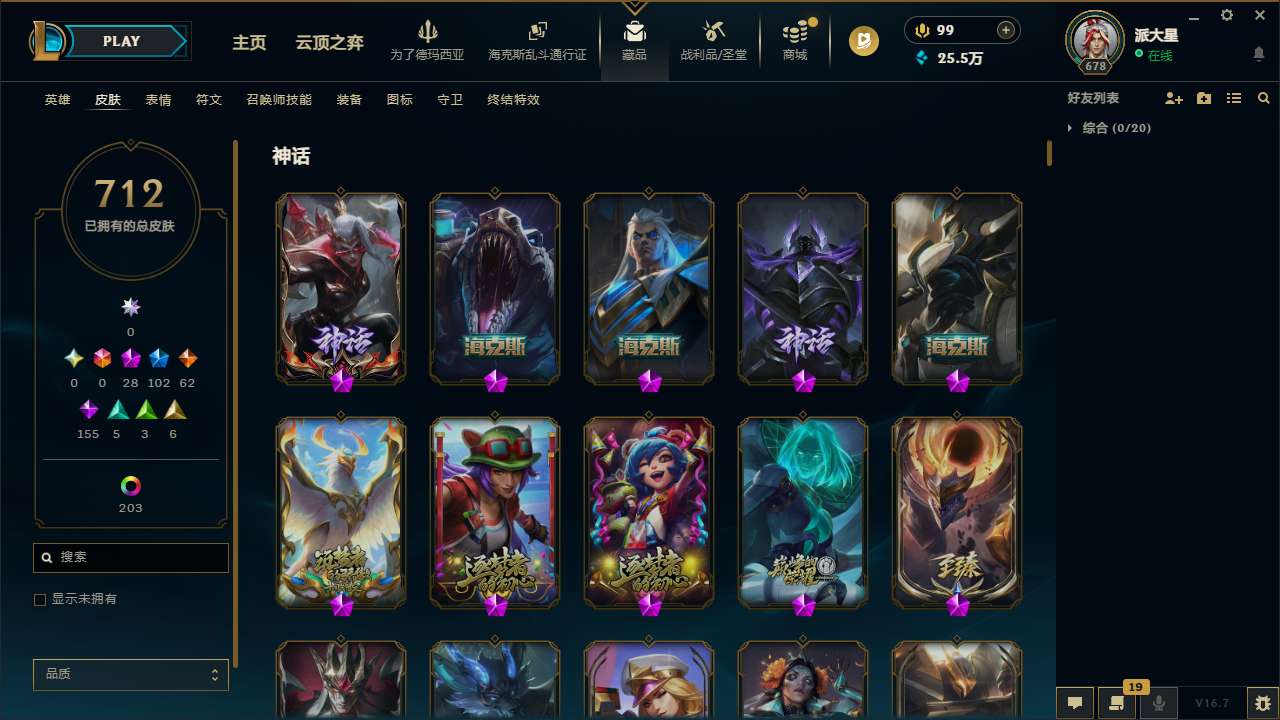Open the 云顶之弈 menu item
The height and width of the screenshot is (720, 1280).
tap(330, 43)
